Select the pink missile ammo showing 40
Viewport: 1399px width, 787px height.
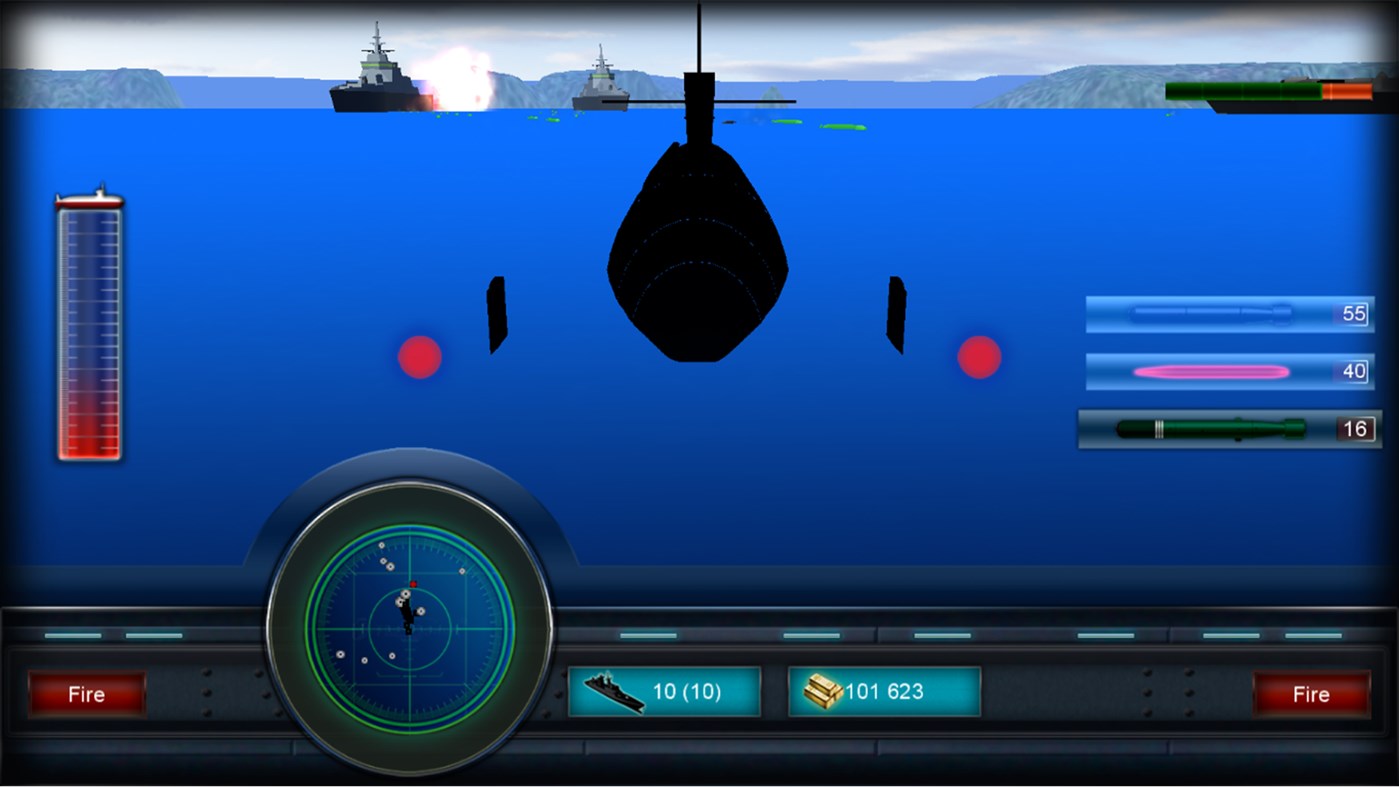point(1229,372)
